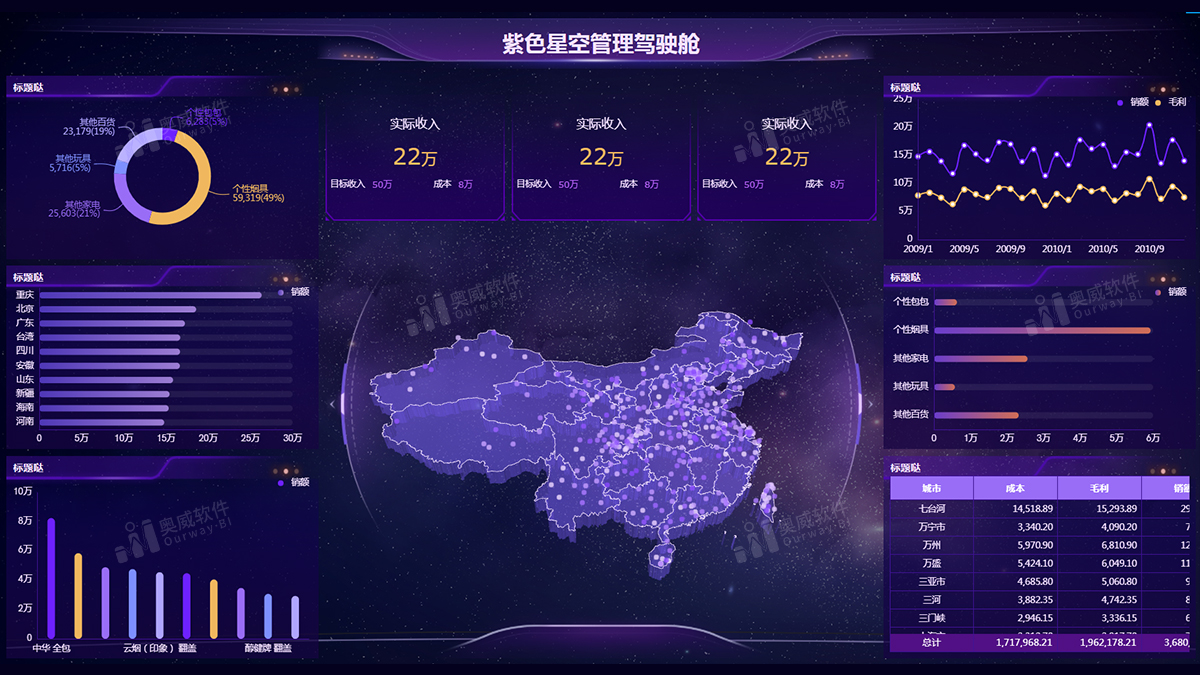Select the 其他家电 bar in the category chart

click(980, 358)
